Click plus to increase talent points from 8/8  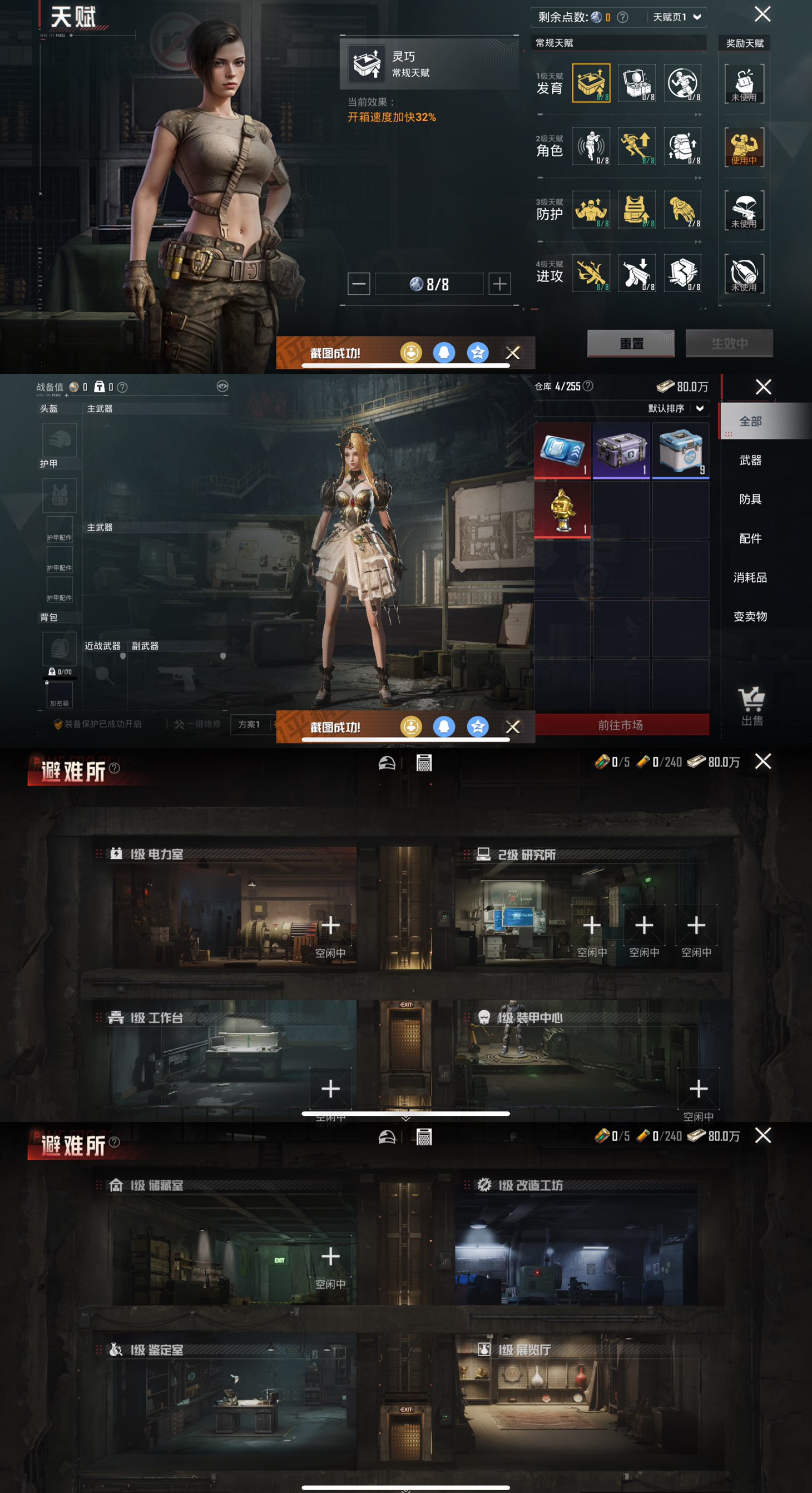499,284
